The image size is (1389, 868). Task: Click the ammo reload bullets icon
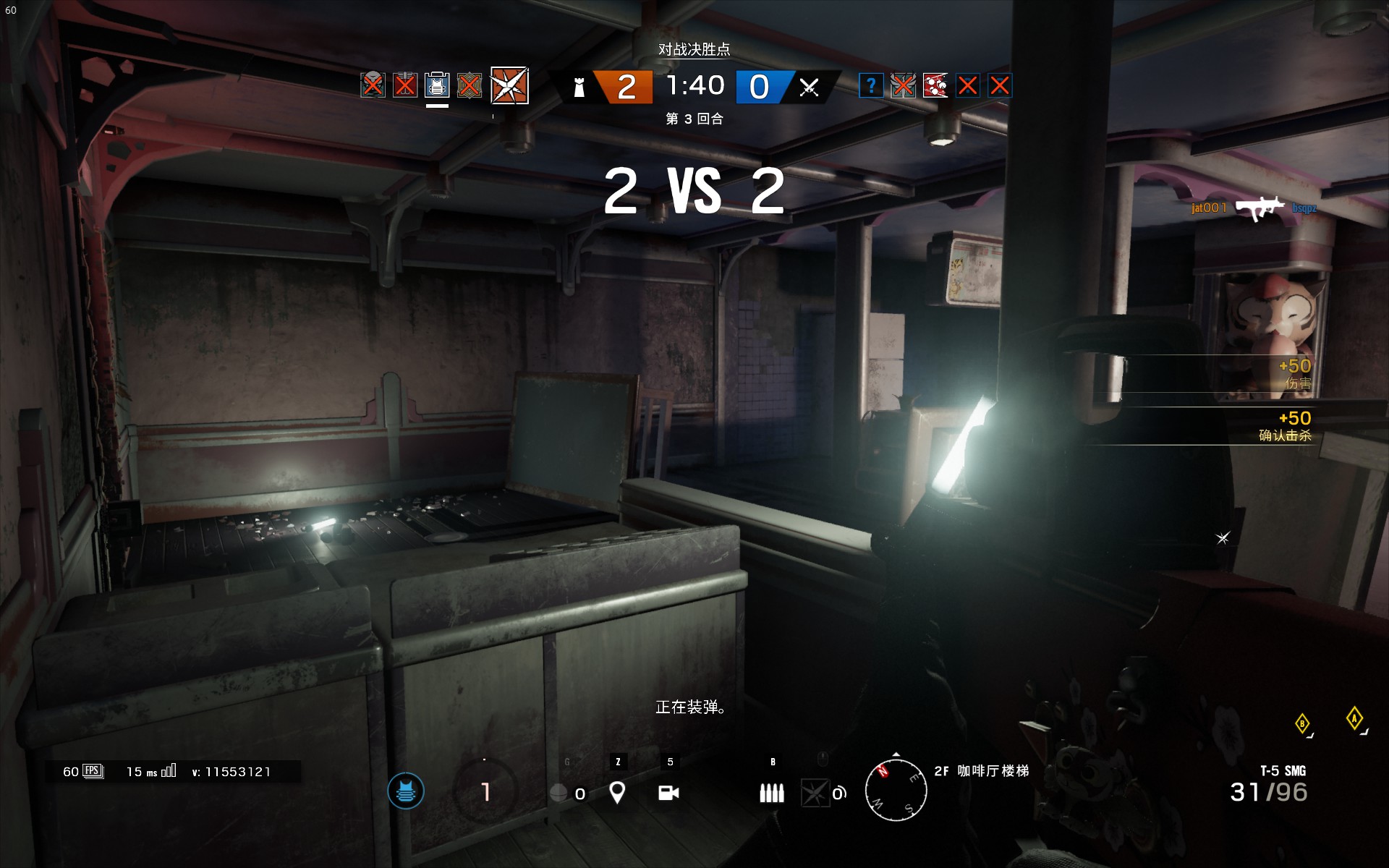click(x=771, y=793)
